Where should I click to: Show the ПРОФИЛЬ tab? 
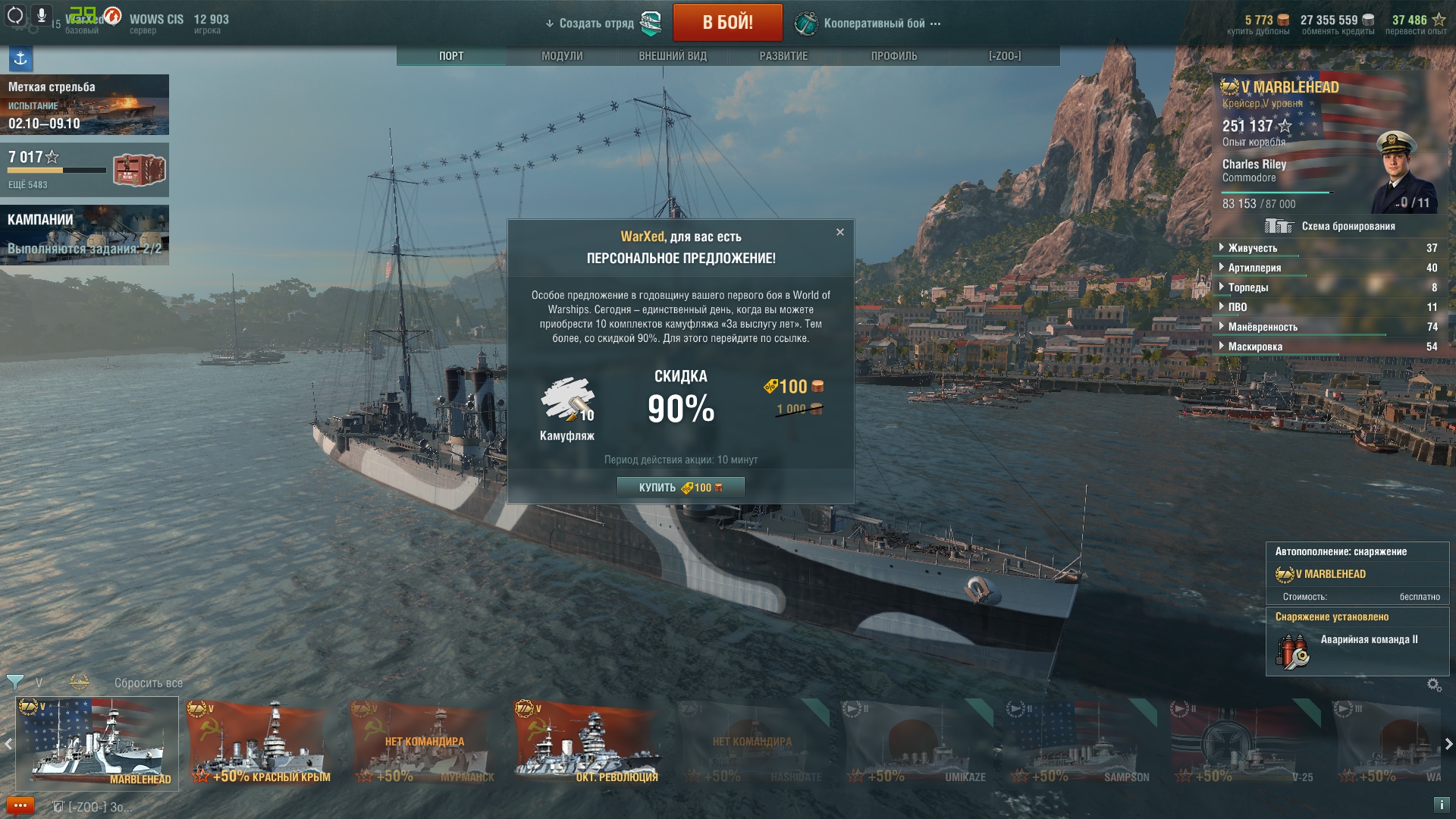(894, 56)
